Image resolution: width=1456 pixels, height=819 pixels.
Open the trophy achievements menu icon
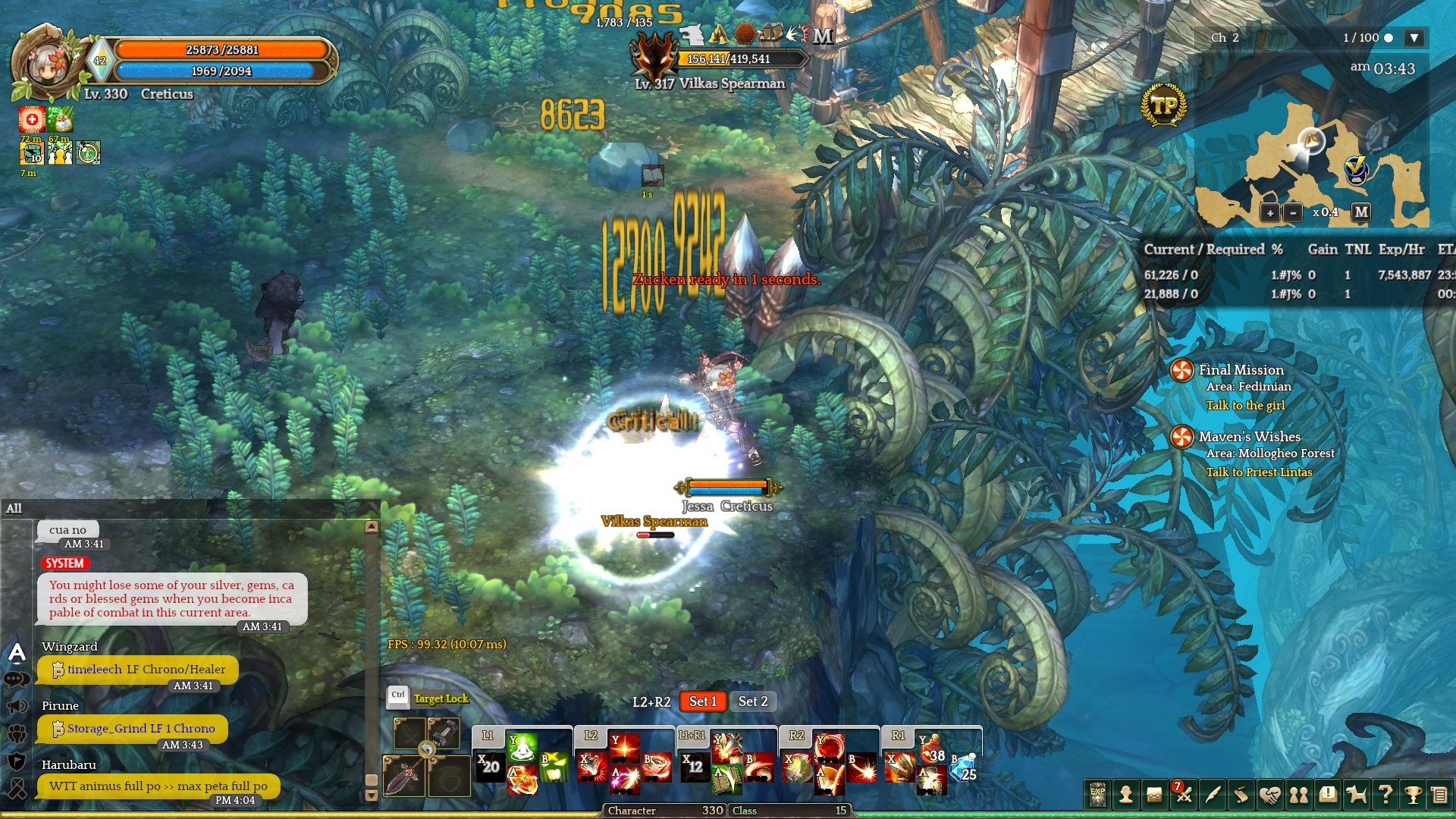tap(1413, 795)
